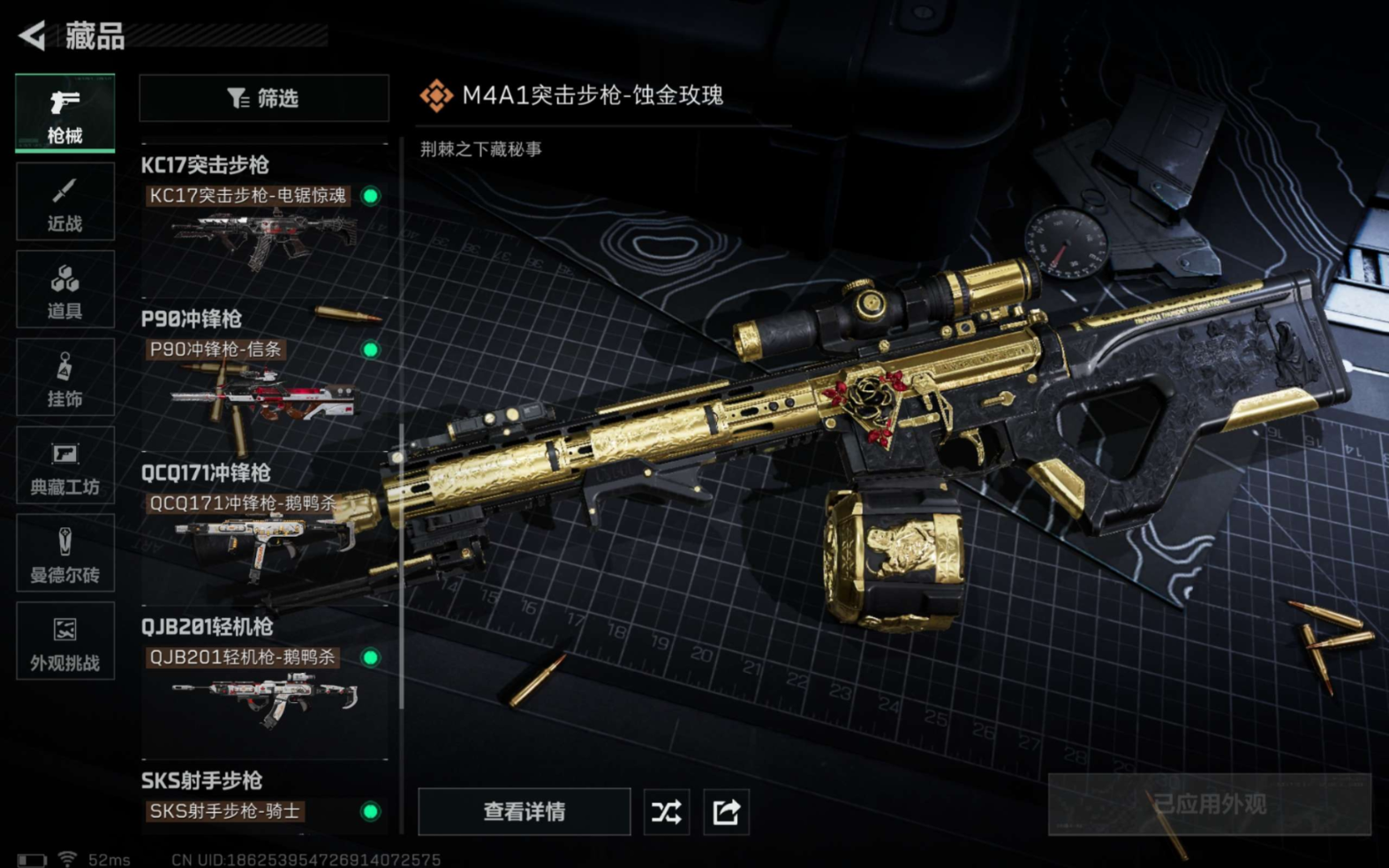Open the 典藏工坊 workshop tab

coord(64,466)
